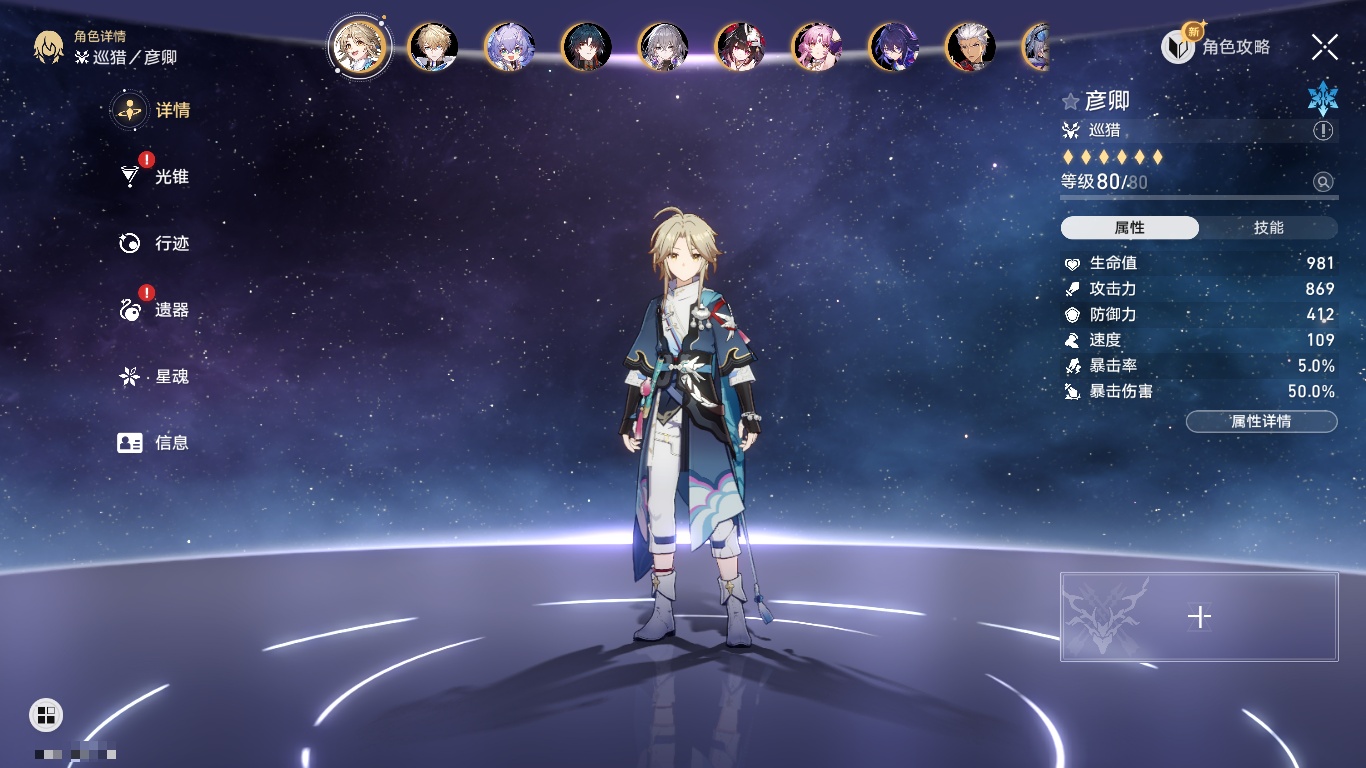Screen dimensions: 1366x768
Task: Choose the Bailu portrait with lavender hair
Action: coord(510,47)
